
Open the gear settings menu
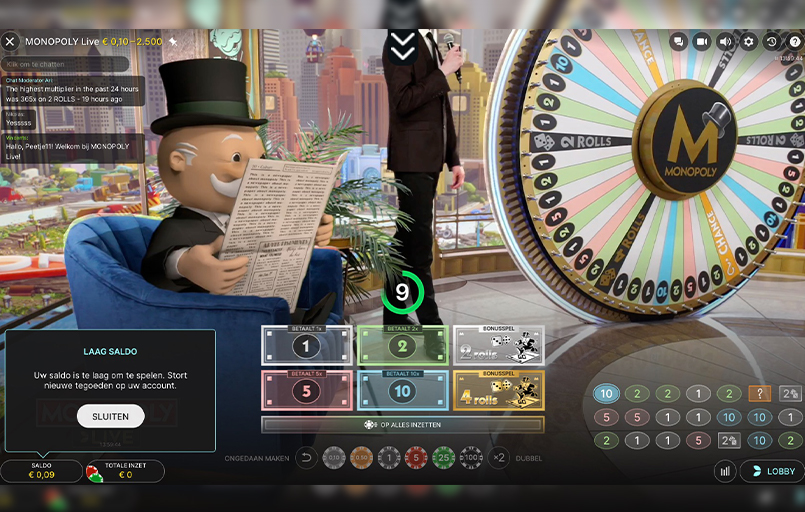point(749,41)
